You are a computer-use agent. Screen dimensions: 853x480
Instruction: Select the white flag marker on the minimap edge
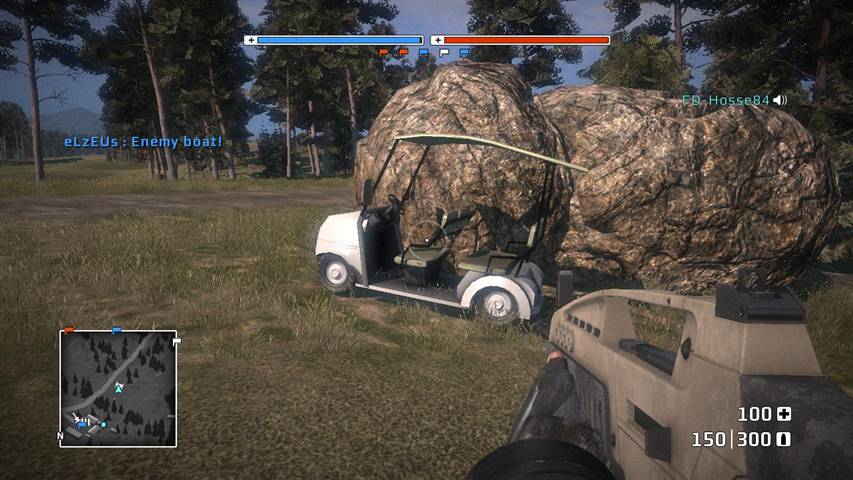pos(178,343)
